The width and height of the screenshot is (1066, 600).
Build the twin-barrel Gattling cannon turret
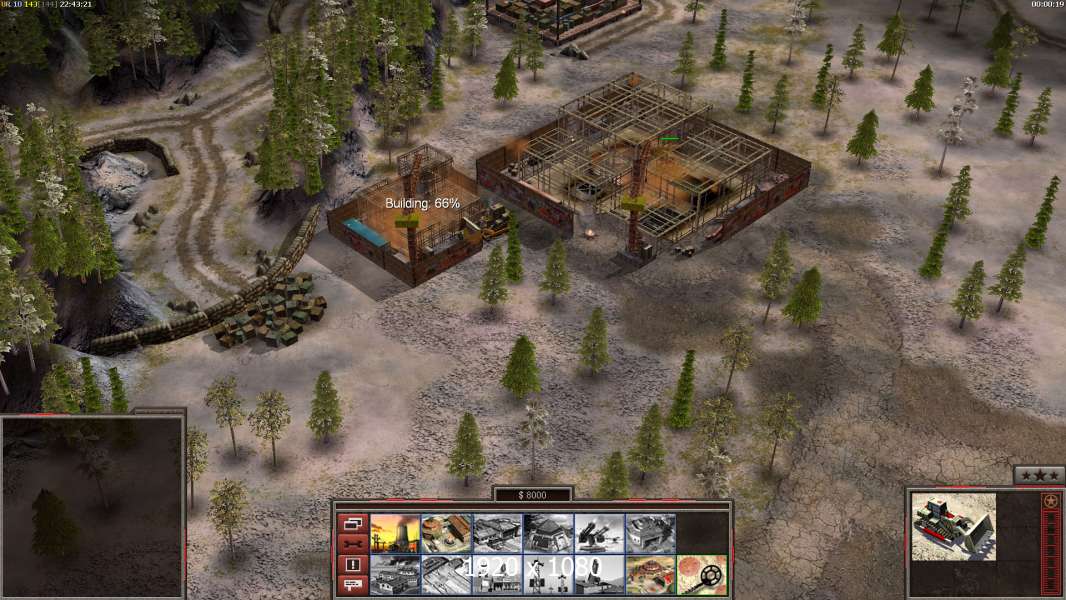coord(599,533)
